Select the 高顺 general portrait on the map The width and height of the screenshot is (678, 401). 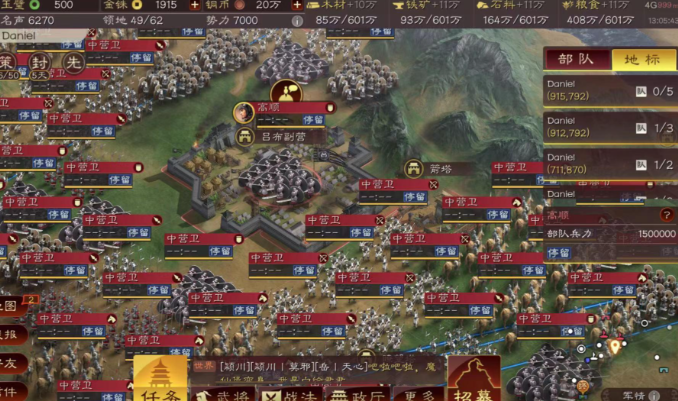(243, 108)
